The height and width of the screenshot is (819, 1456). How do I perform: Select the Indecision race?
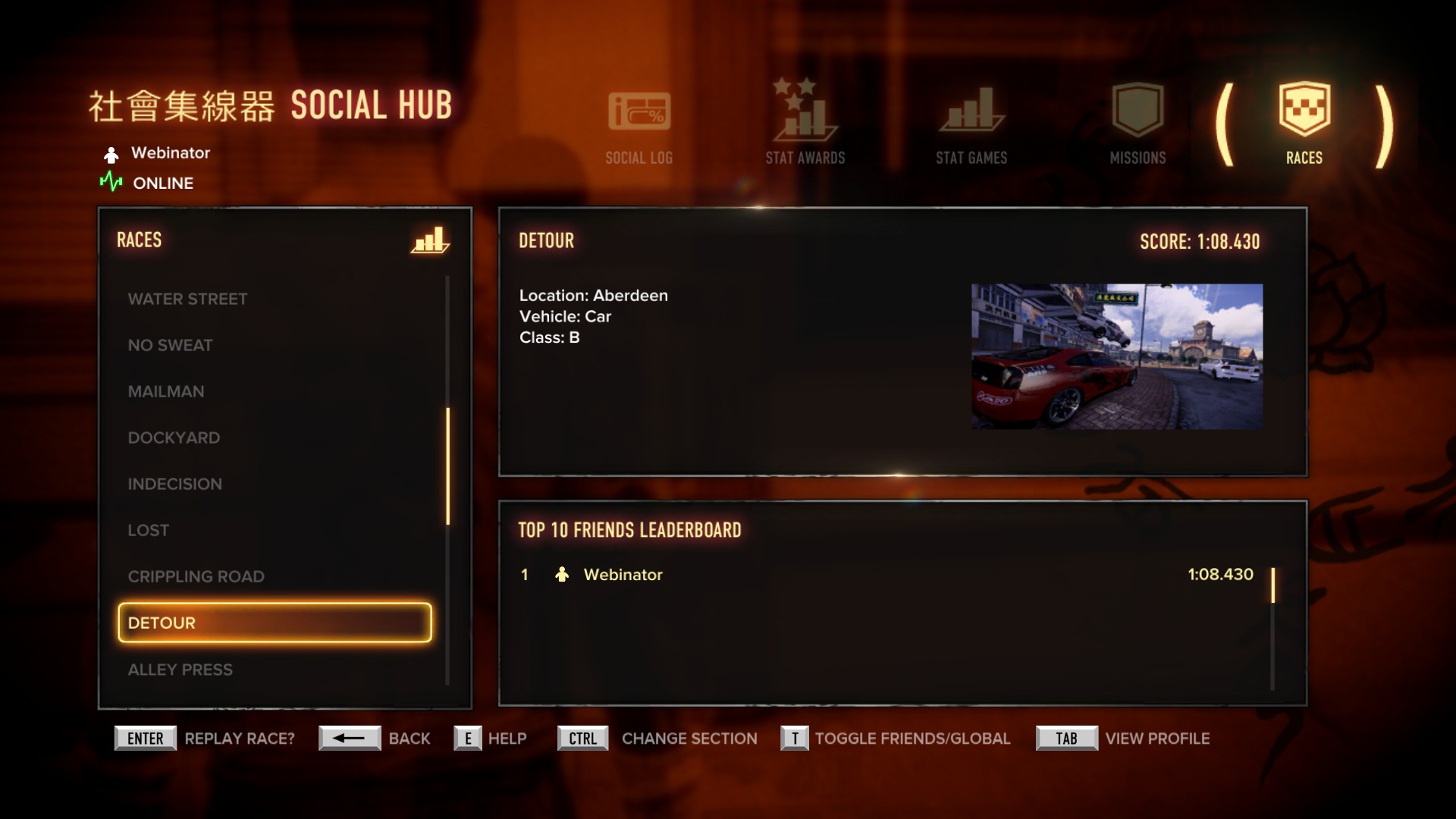click(x=174, y=484)
